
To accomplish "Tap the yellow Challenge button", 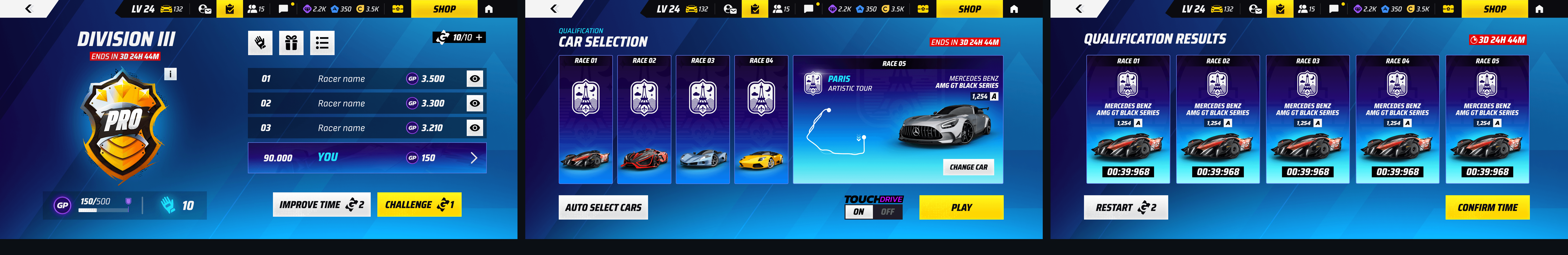I will tap(419, 205).
